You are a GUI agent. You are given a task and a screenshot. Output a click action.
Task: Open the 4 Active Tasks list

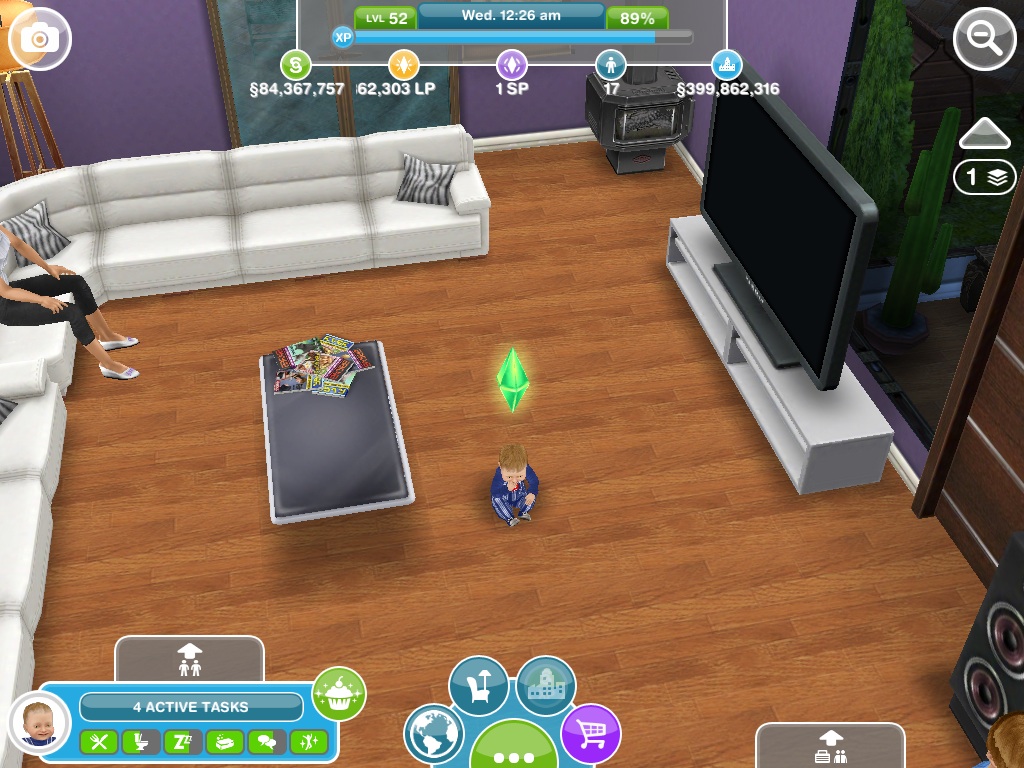coord(191,707)
